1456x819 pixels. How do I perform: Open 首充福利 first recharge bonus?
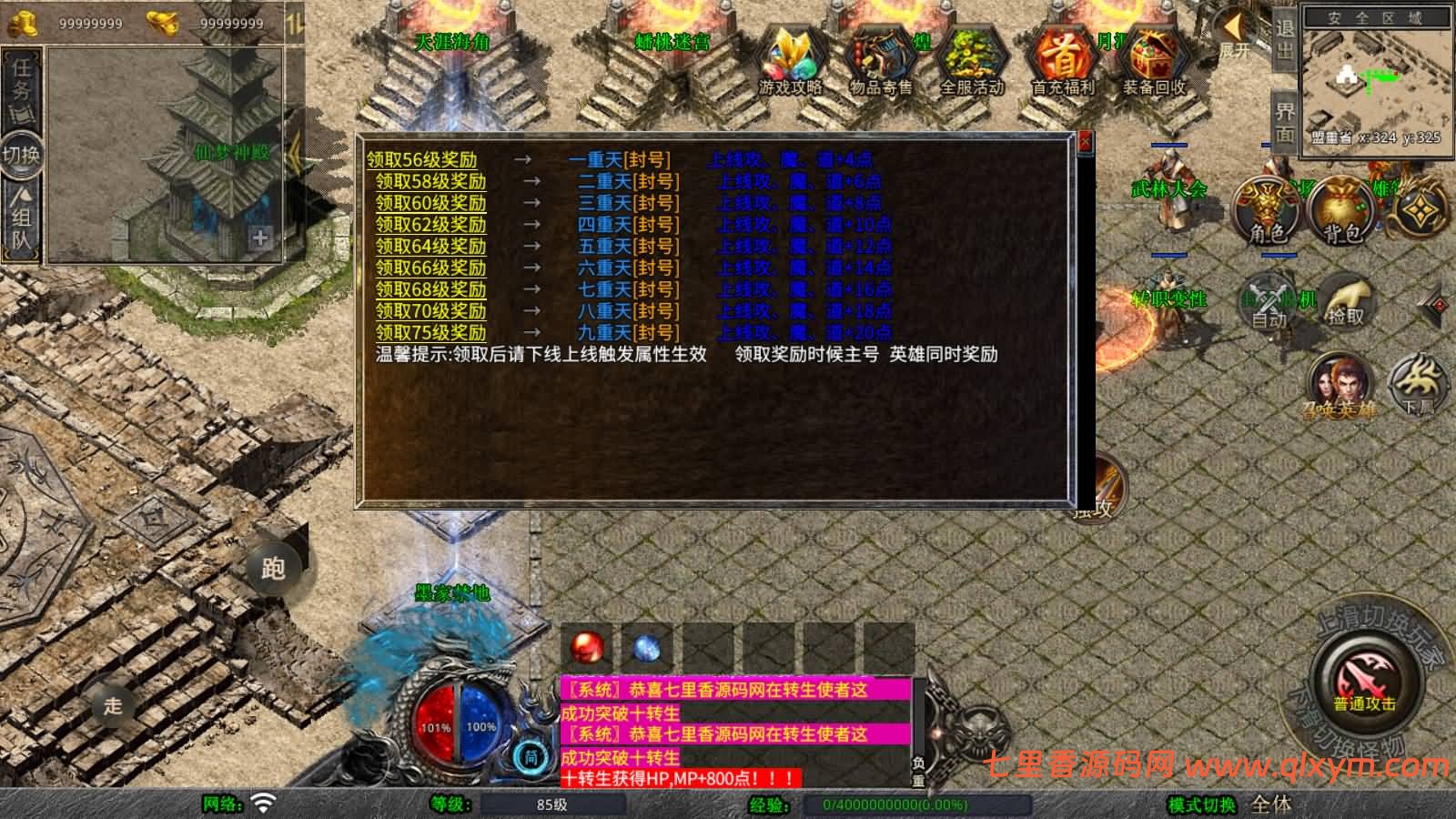(1062, 62)
